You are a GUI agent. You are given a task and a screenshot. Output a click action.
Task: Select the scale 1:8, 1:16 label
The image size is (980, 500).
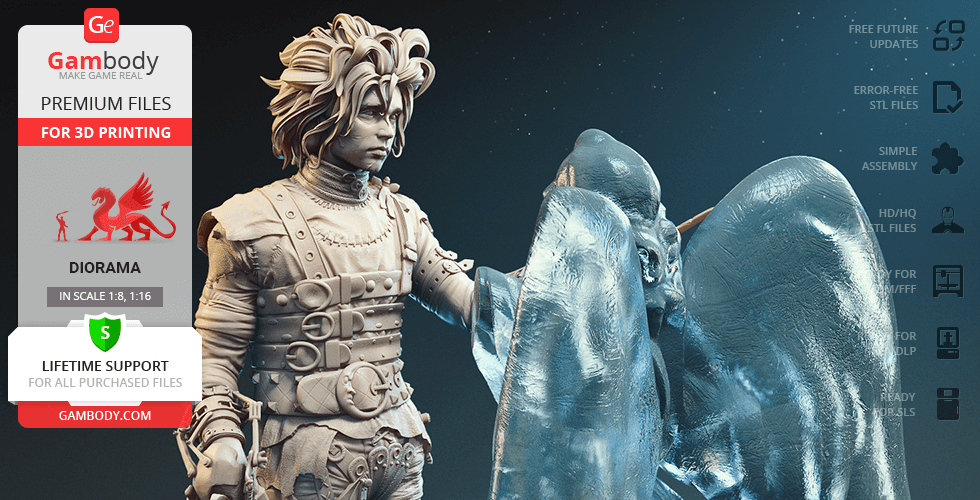pos(105,296)
